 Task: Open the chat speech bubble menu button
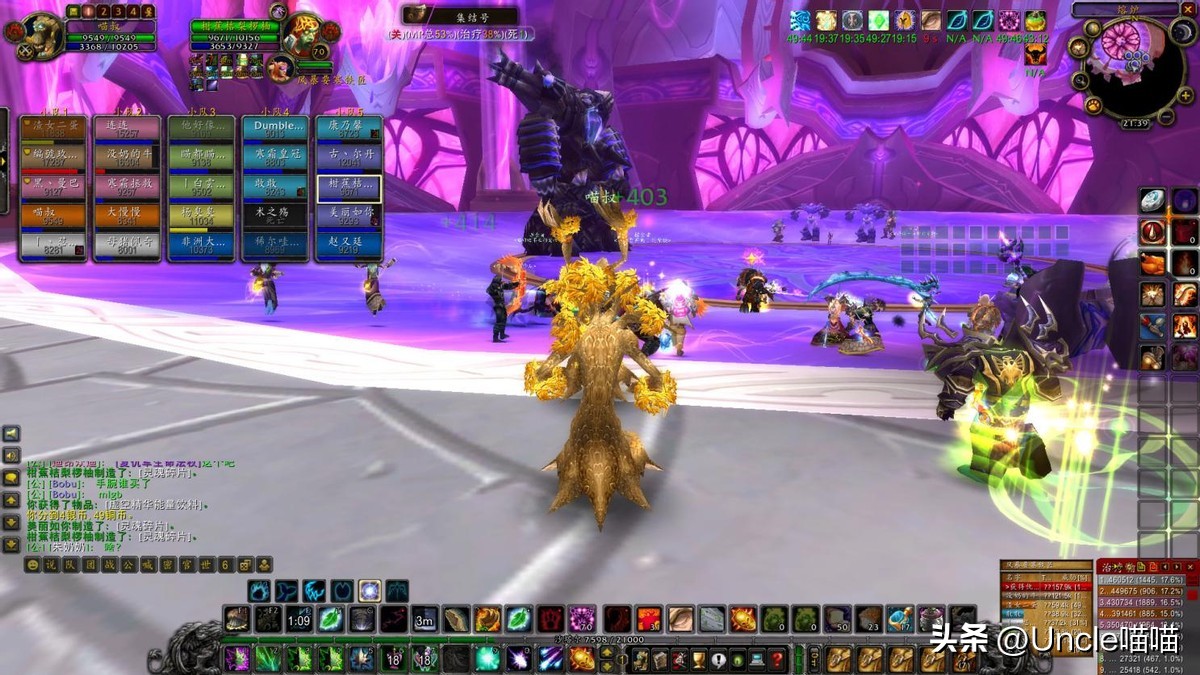[x=11, y=478]
